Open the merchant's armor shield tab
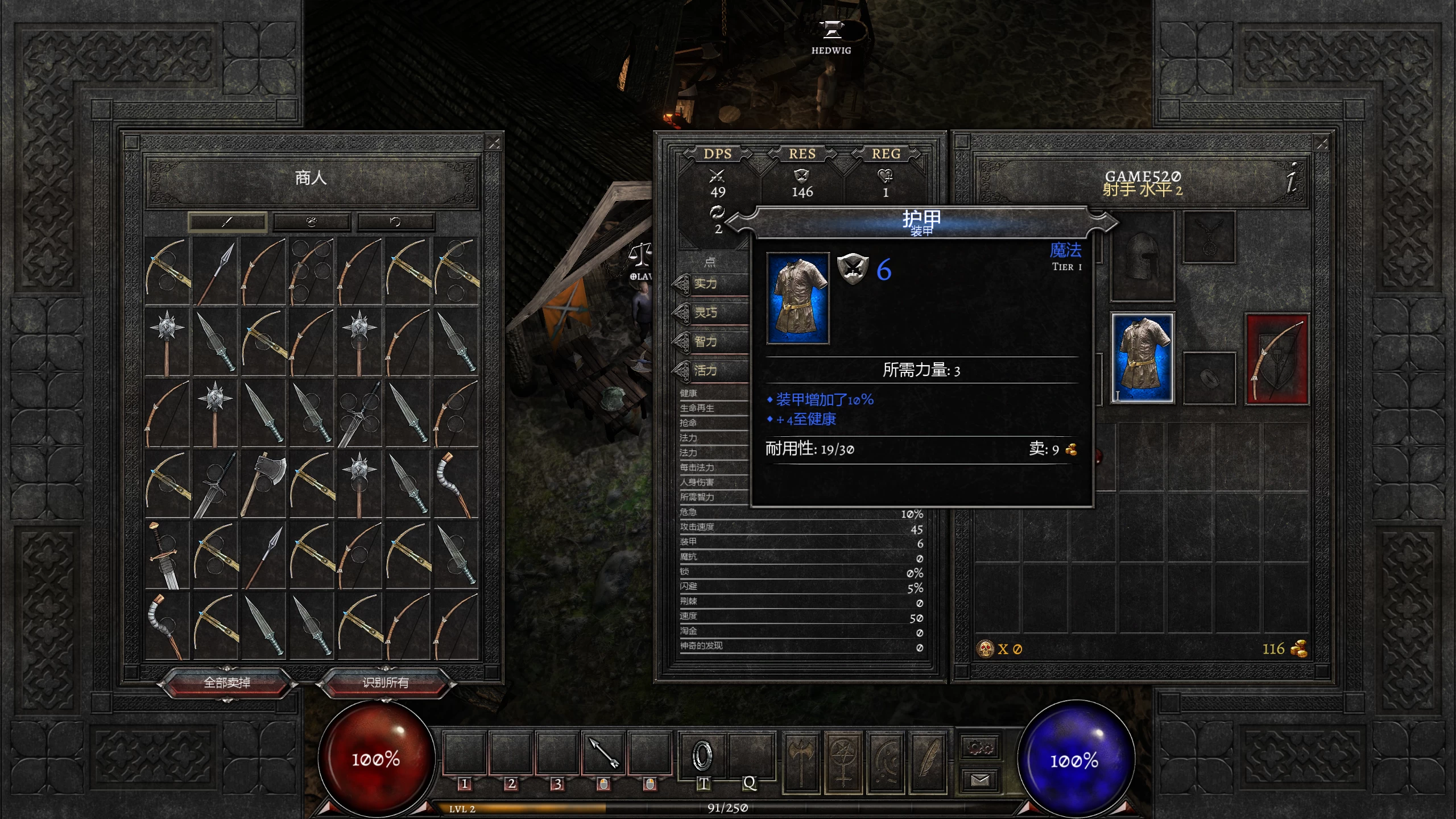The image size is (1456, 819). (311, 222)
